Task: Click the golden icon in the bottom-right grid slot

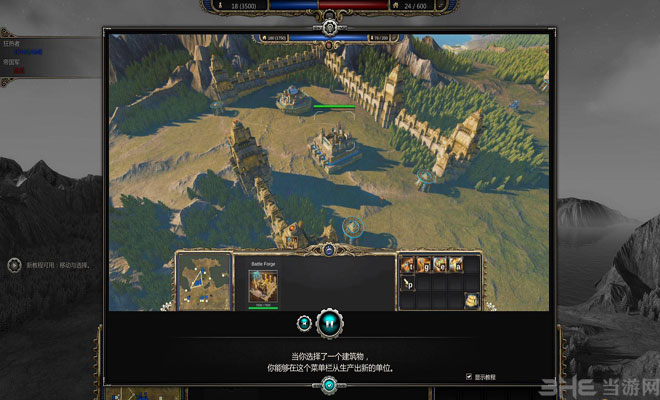Action: (x=471, y=299)
